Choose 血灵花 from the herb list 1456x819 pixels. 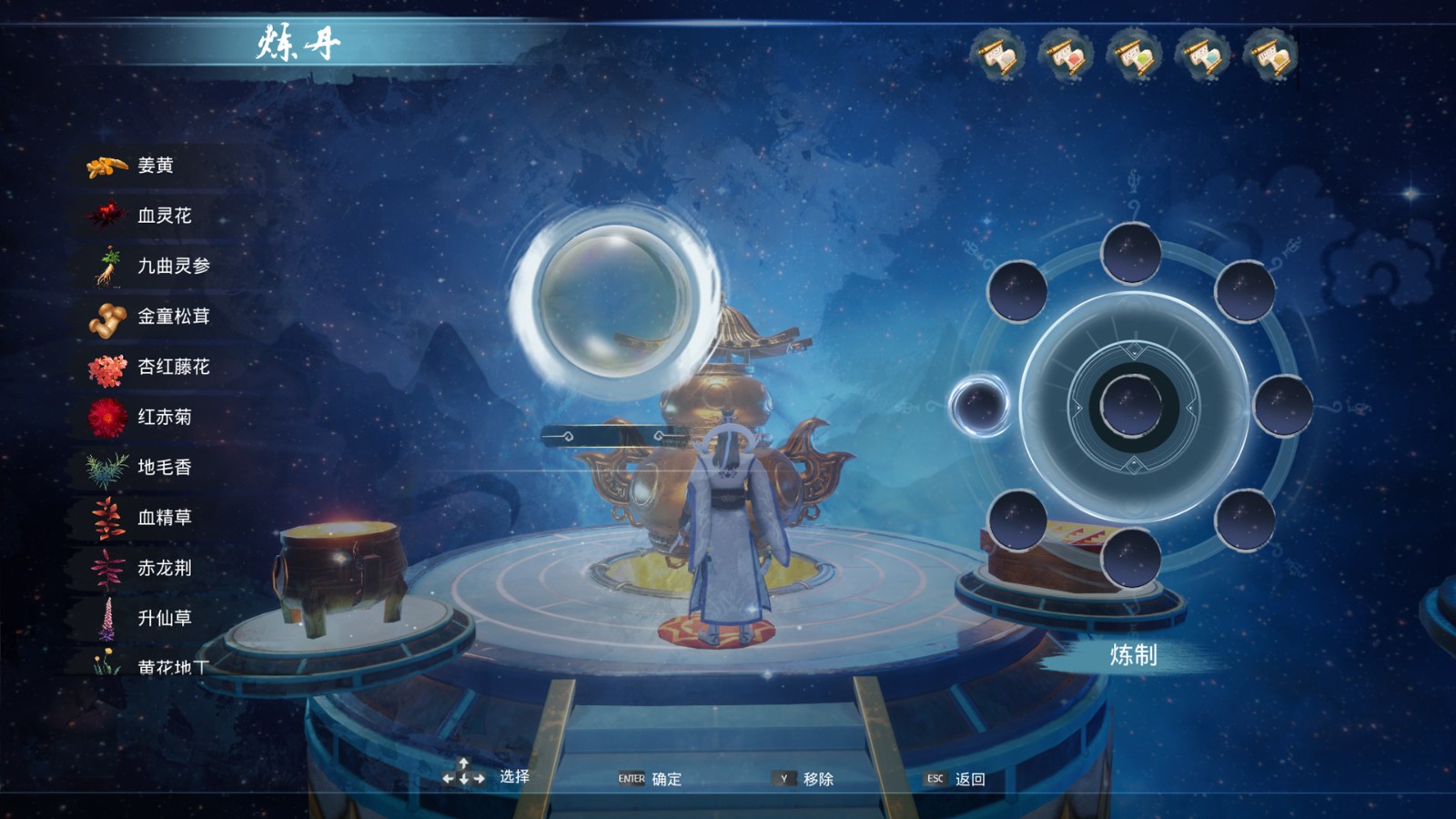164,216
